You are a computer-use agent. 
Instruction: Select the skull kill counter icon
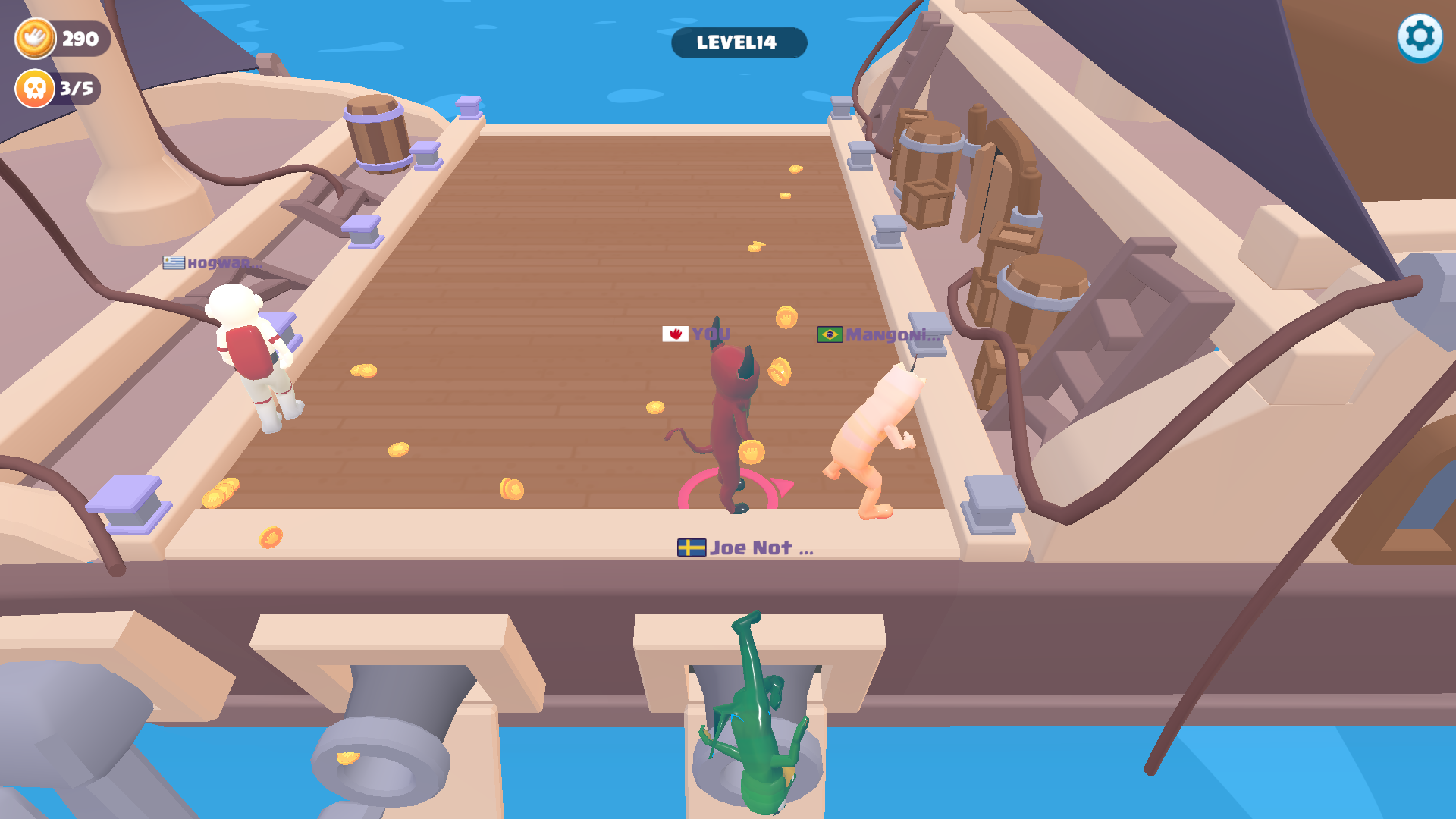(x=33, y=89)
